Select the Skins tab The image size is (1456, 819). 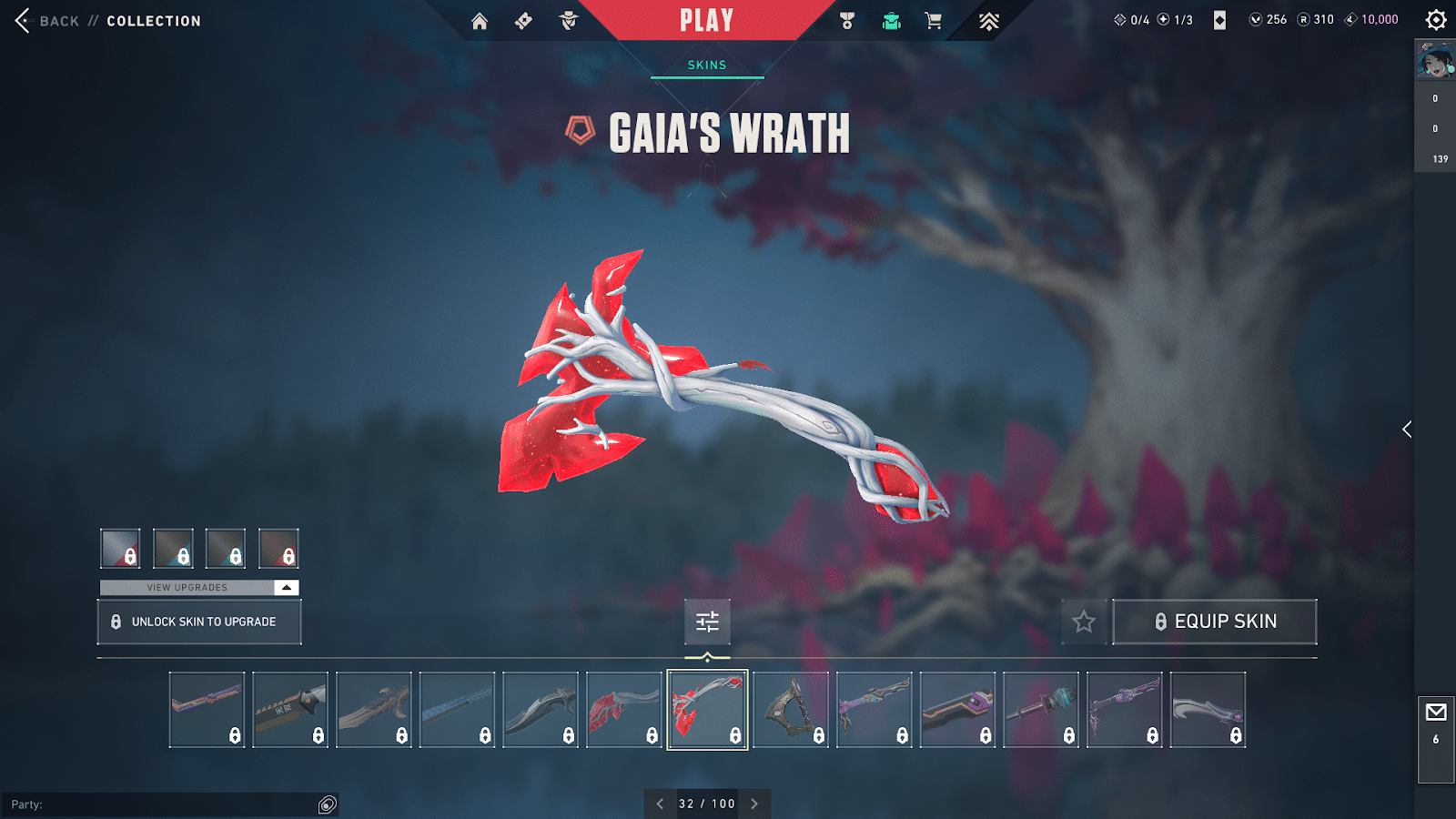[707, 66]
